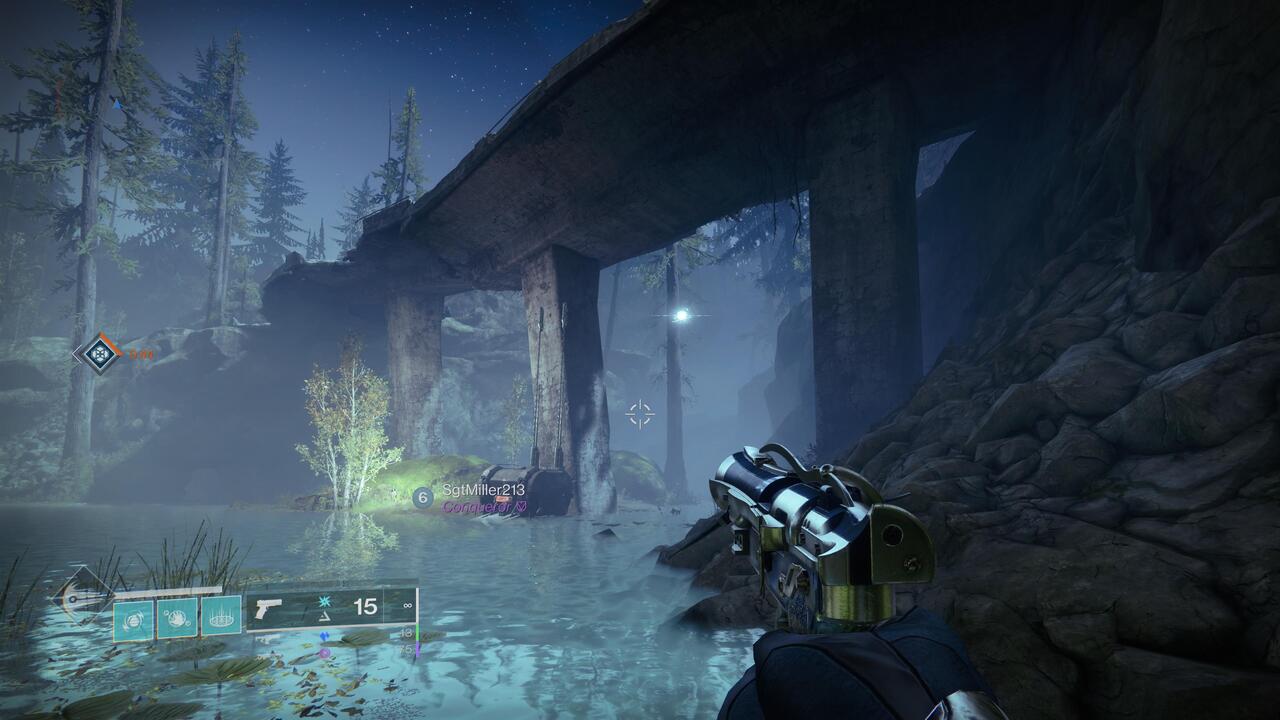Click the infinity ammo reserve symbol
The width and height of the screenshot is (1280, 720).
[x=407, y=603]
